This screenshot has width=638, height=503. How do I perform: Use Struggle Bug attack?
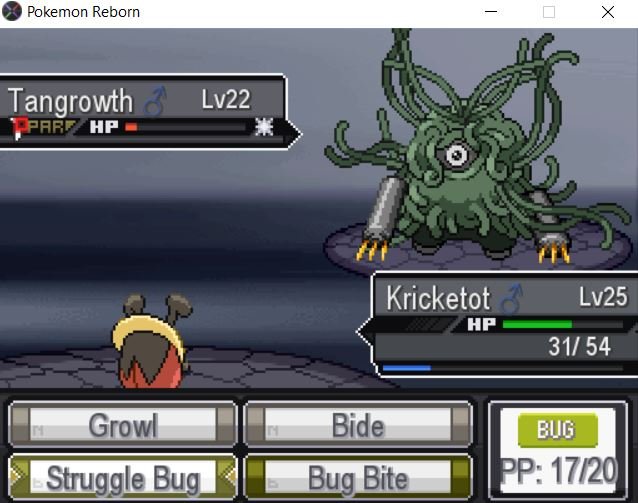click(122, 478)
